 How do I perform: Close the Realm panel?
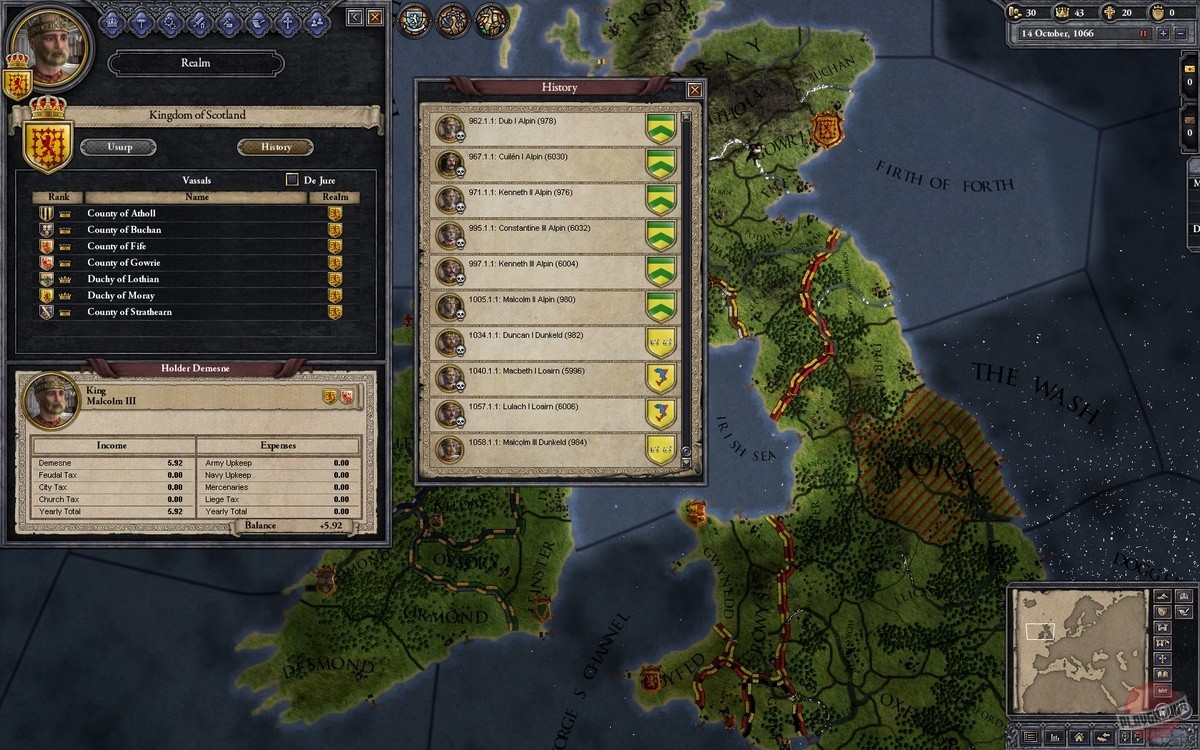[x=375, y=17]
